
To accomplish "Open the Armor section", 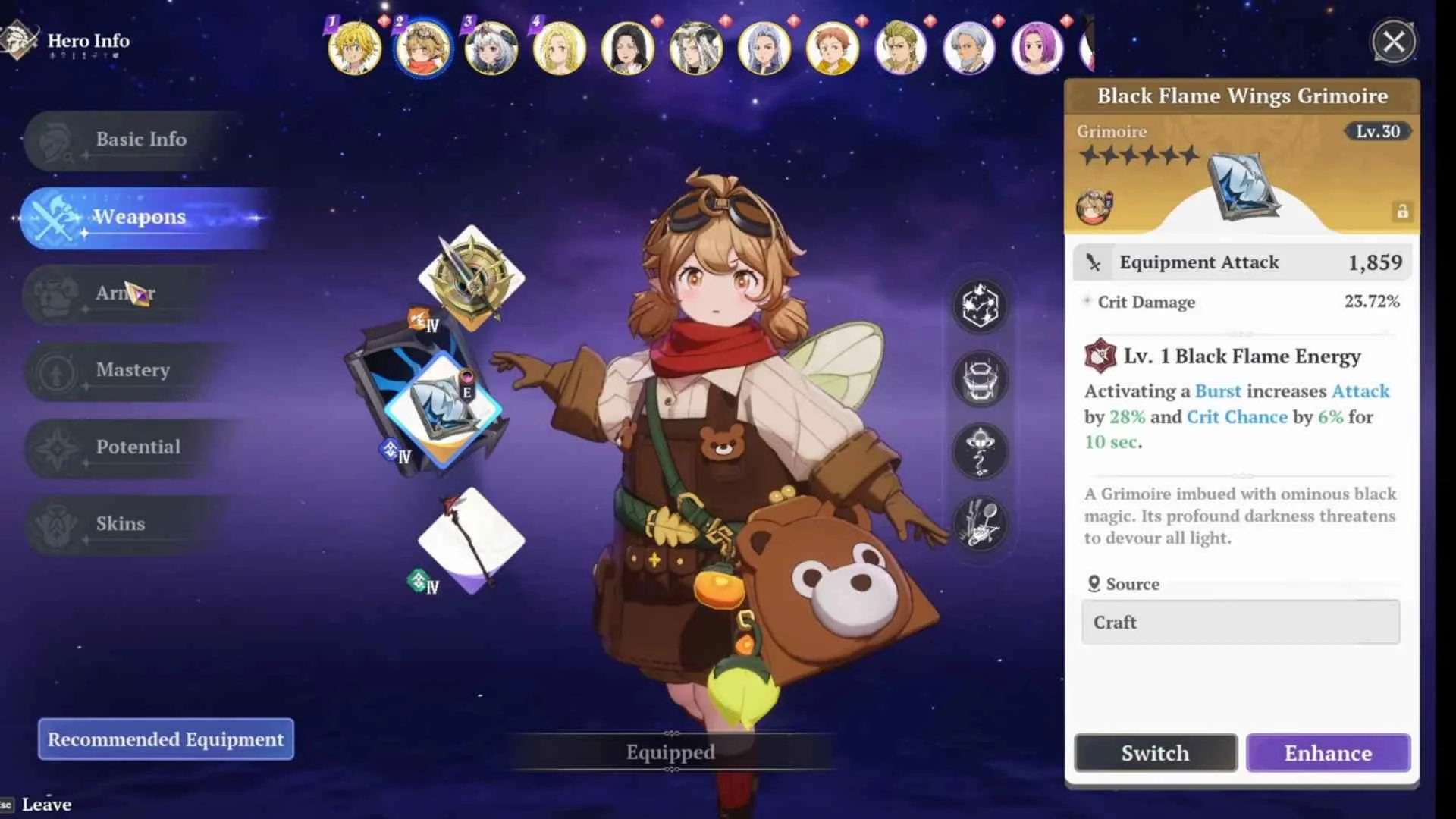I will tap(125, 293).
